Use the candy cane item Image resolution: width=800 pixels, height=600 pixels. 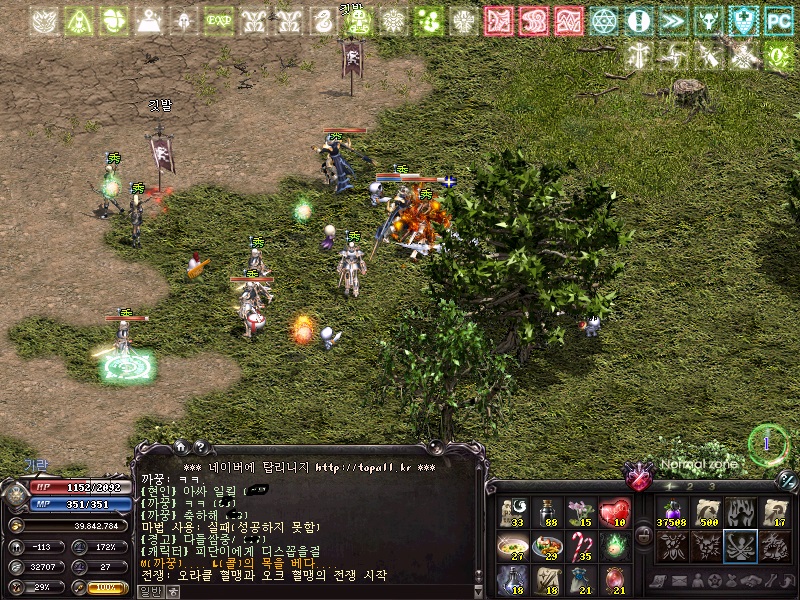pos(580,546)
